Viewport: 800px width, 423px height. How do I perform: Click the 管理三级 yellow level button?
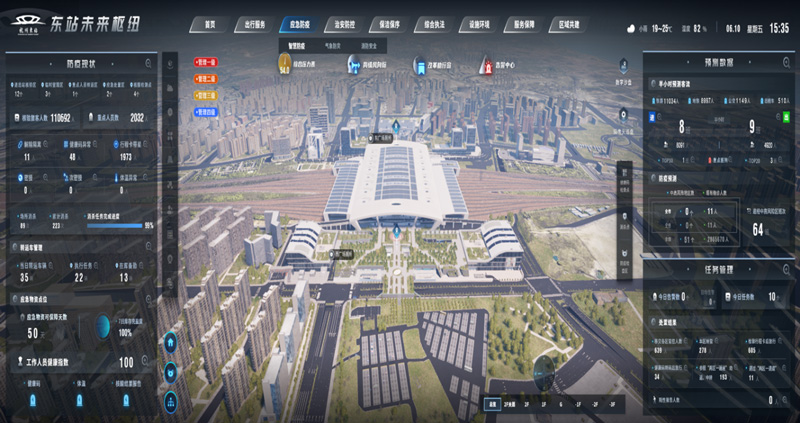207,95
